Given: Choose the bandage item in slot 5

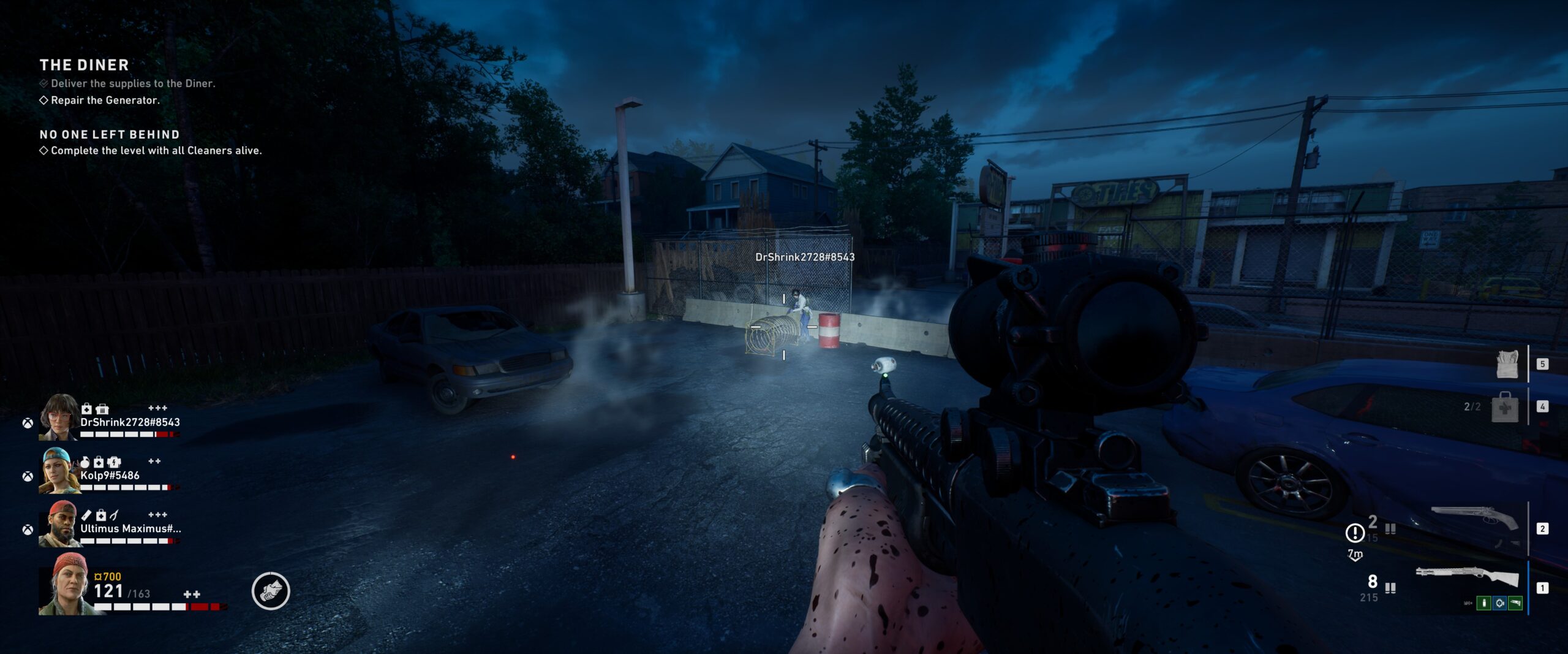Looking at the screenshot, I should click(1507, 364).
